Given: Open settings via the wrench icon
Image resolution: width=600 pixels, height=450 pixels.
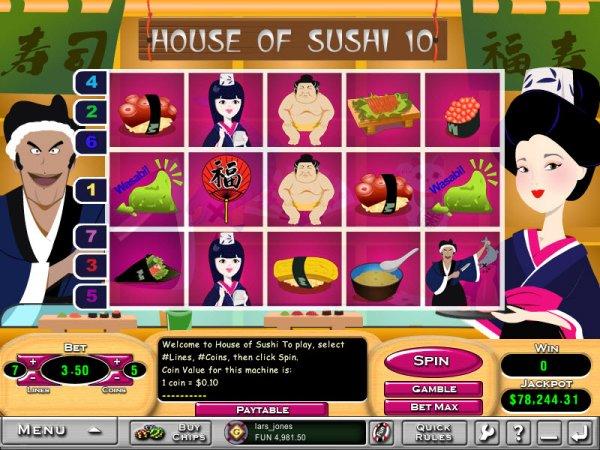Looking at the screenshot, I should 489,432.
